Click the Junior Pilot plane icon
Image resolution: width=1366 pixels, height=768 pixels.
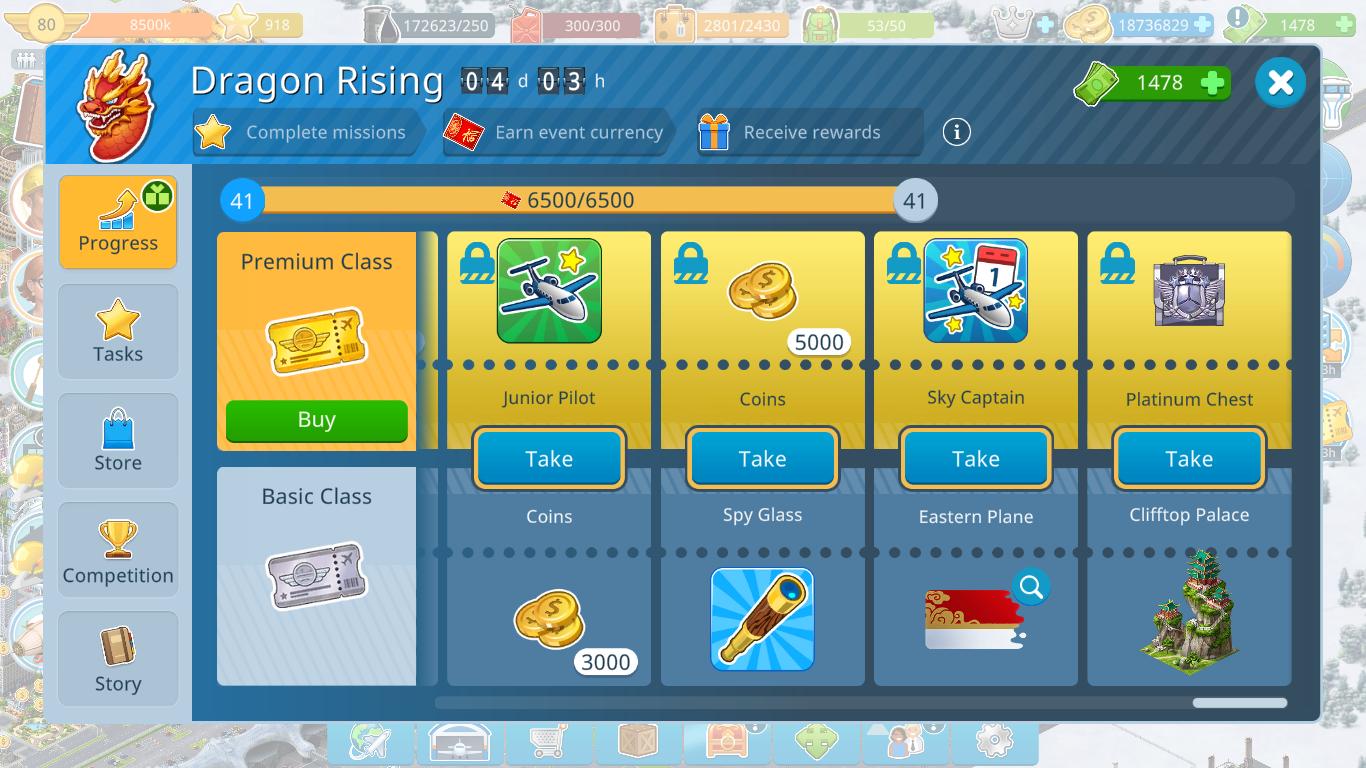549,291
